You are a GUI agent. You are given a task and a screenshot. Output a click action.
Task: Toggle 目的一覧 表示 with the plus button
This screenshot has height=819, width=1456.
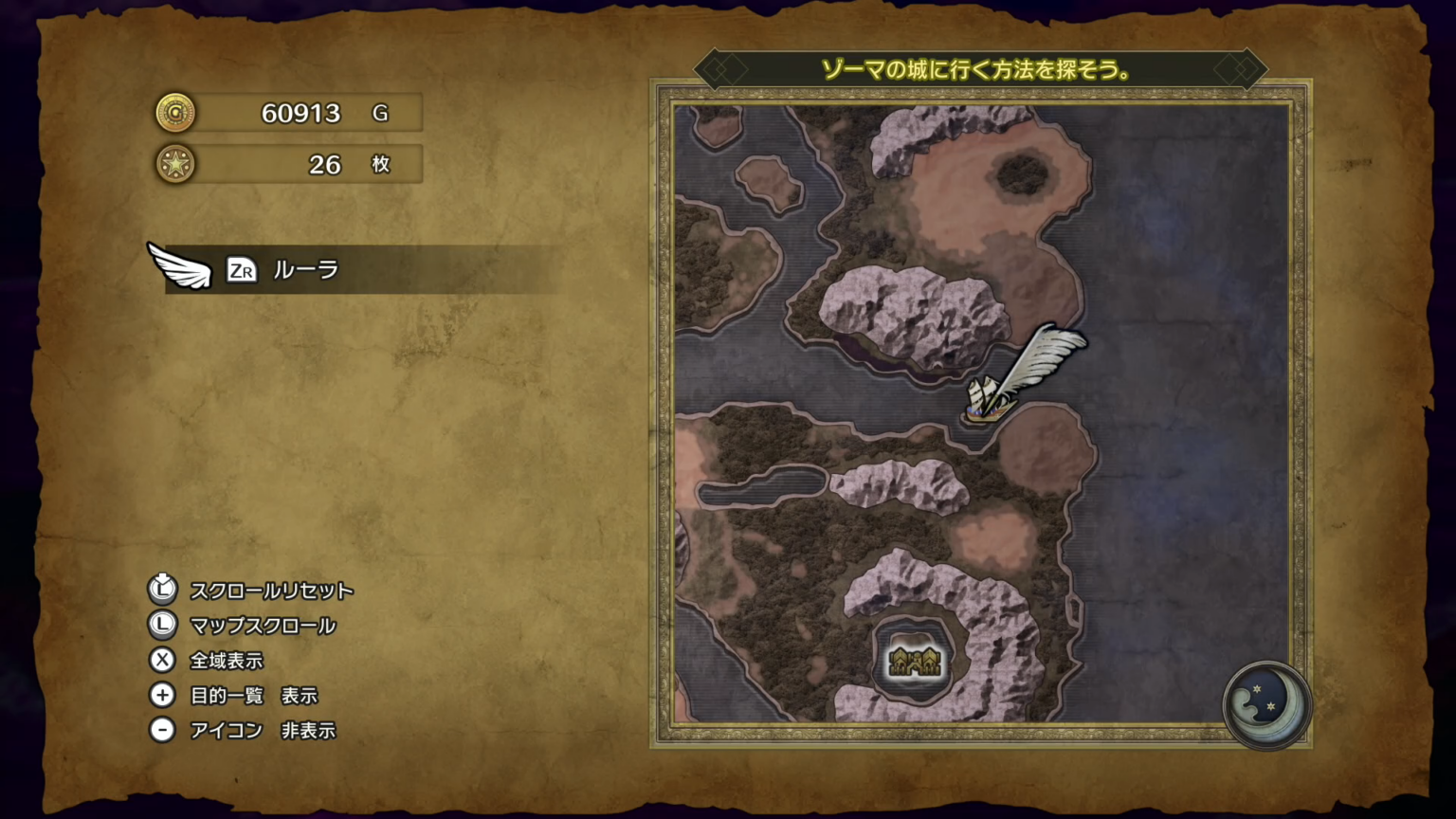pos(162,696)
